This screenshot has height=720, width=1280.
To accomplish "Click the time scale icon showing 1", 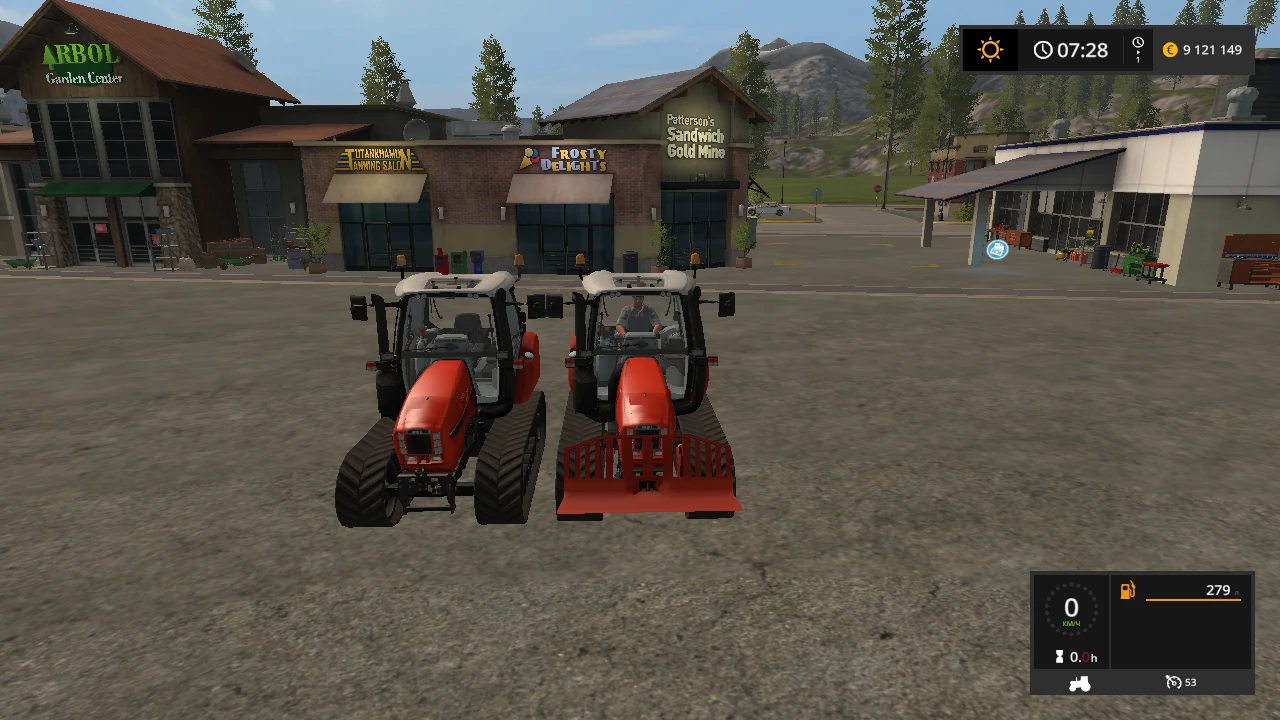I will pos(1136,49).
